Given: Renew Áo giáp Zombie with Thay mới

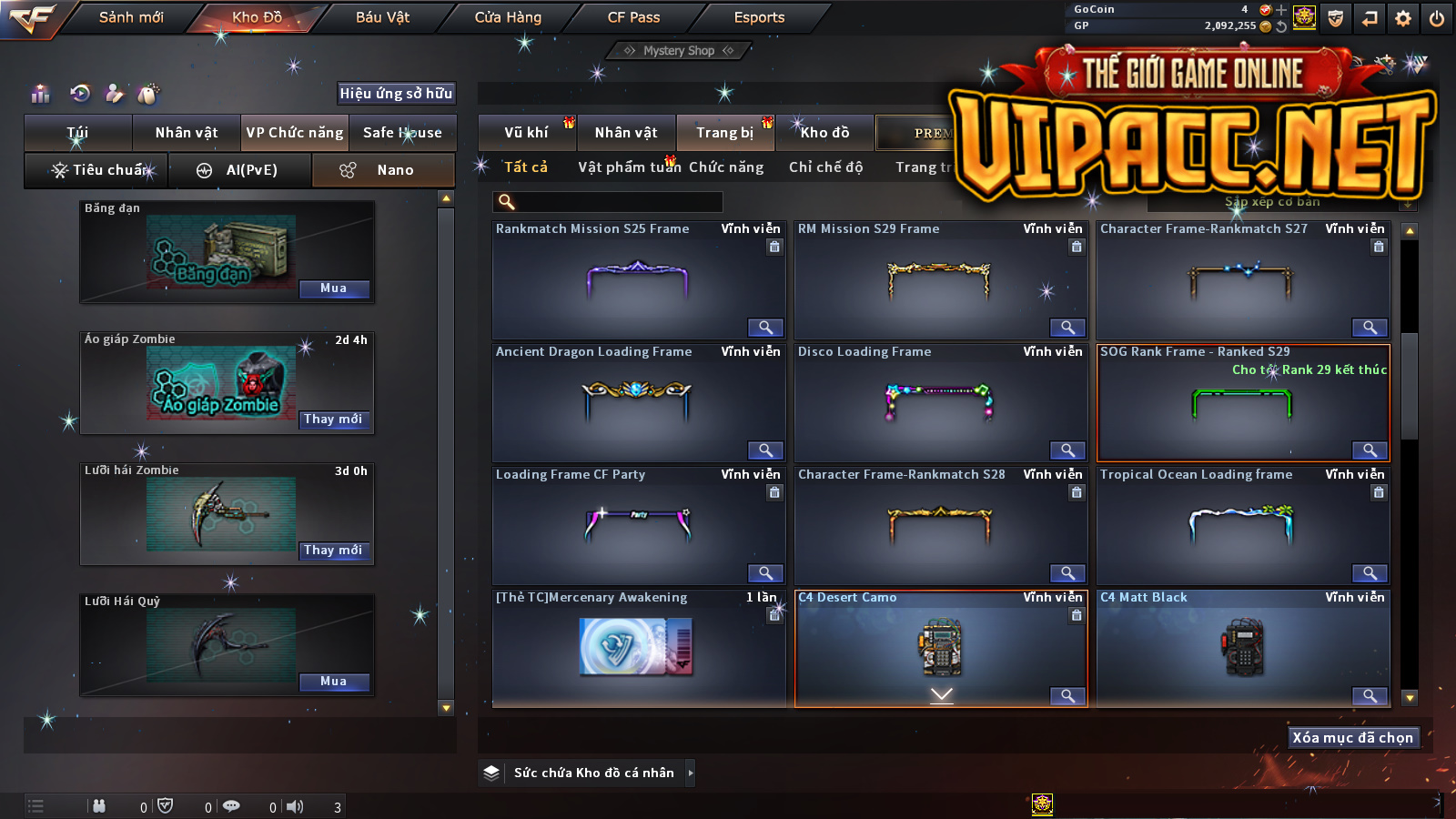Looking at the screenshot, I should pos(334,420).
